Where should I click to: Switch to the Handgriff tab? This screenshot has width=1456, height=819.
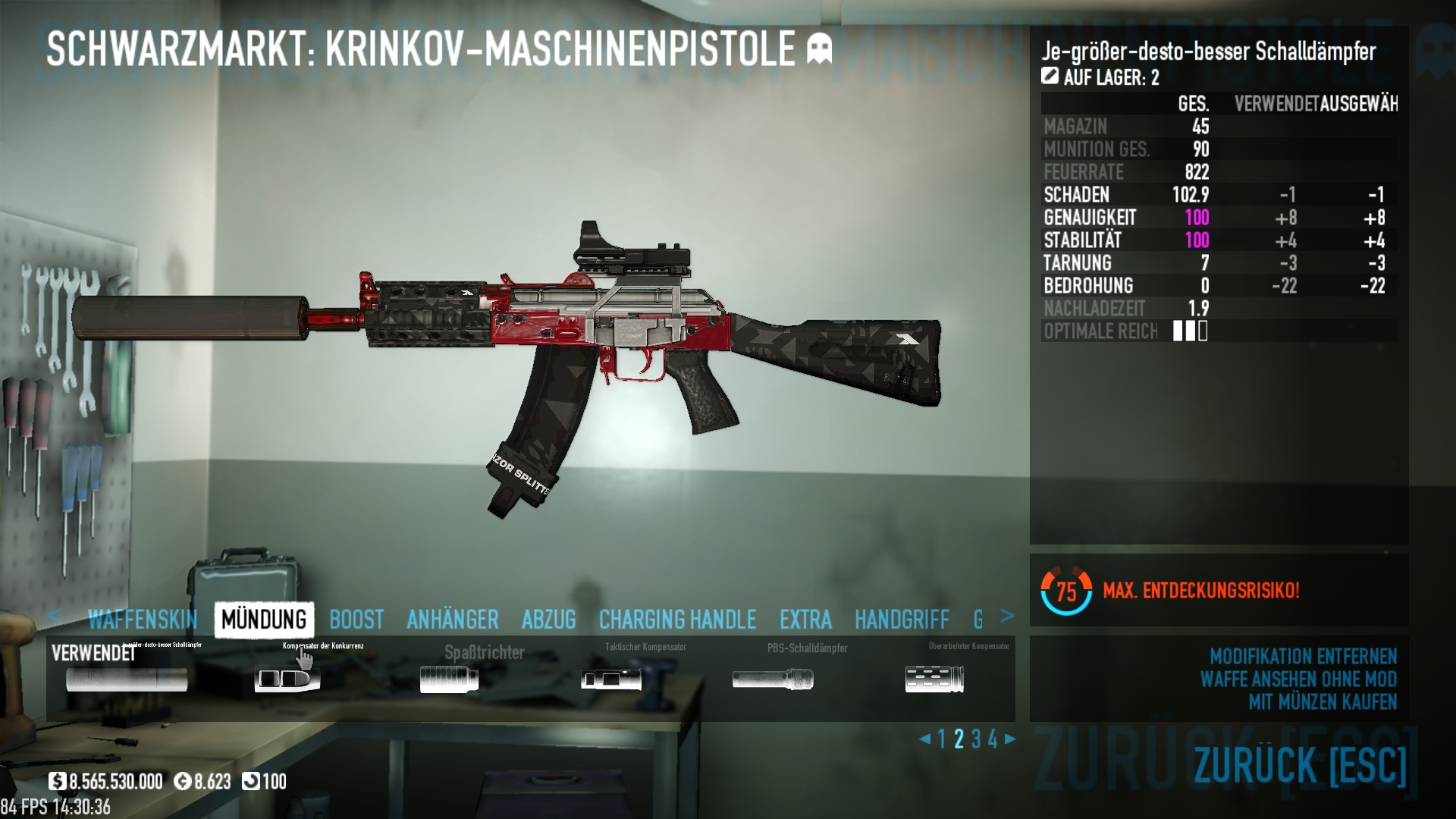point(902,620)
